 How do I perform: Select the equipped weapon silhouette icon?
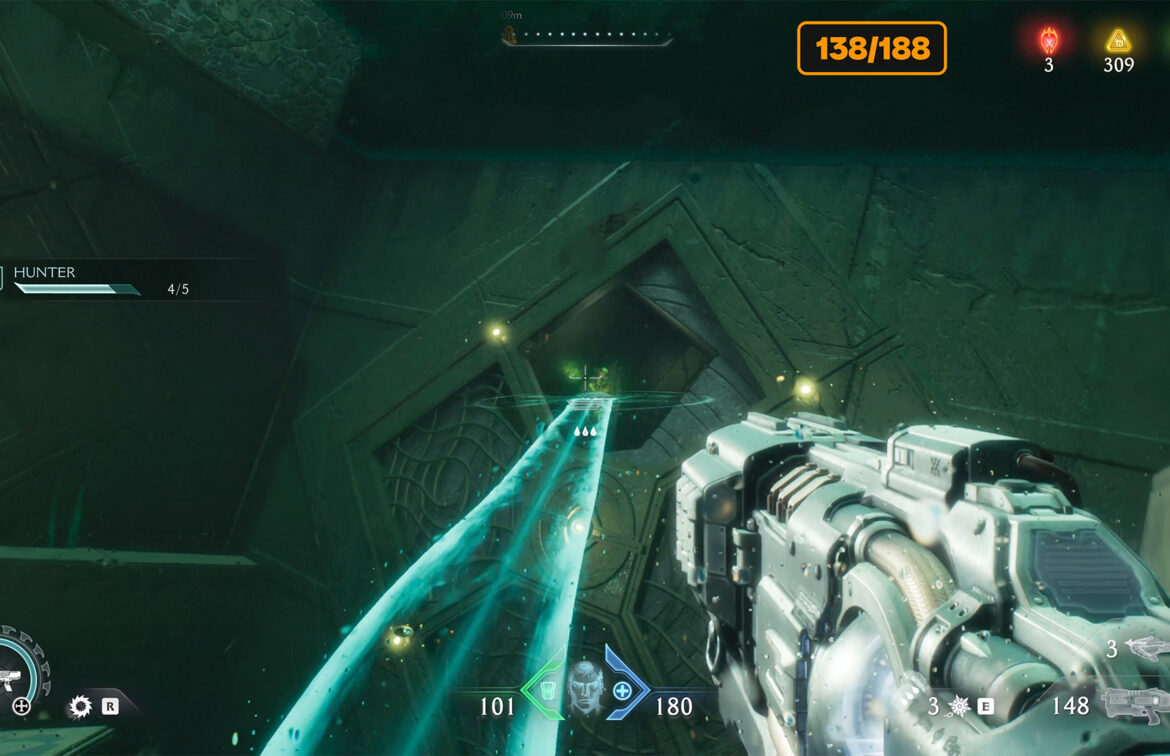click(x=1135, y=705)
